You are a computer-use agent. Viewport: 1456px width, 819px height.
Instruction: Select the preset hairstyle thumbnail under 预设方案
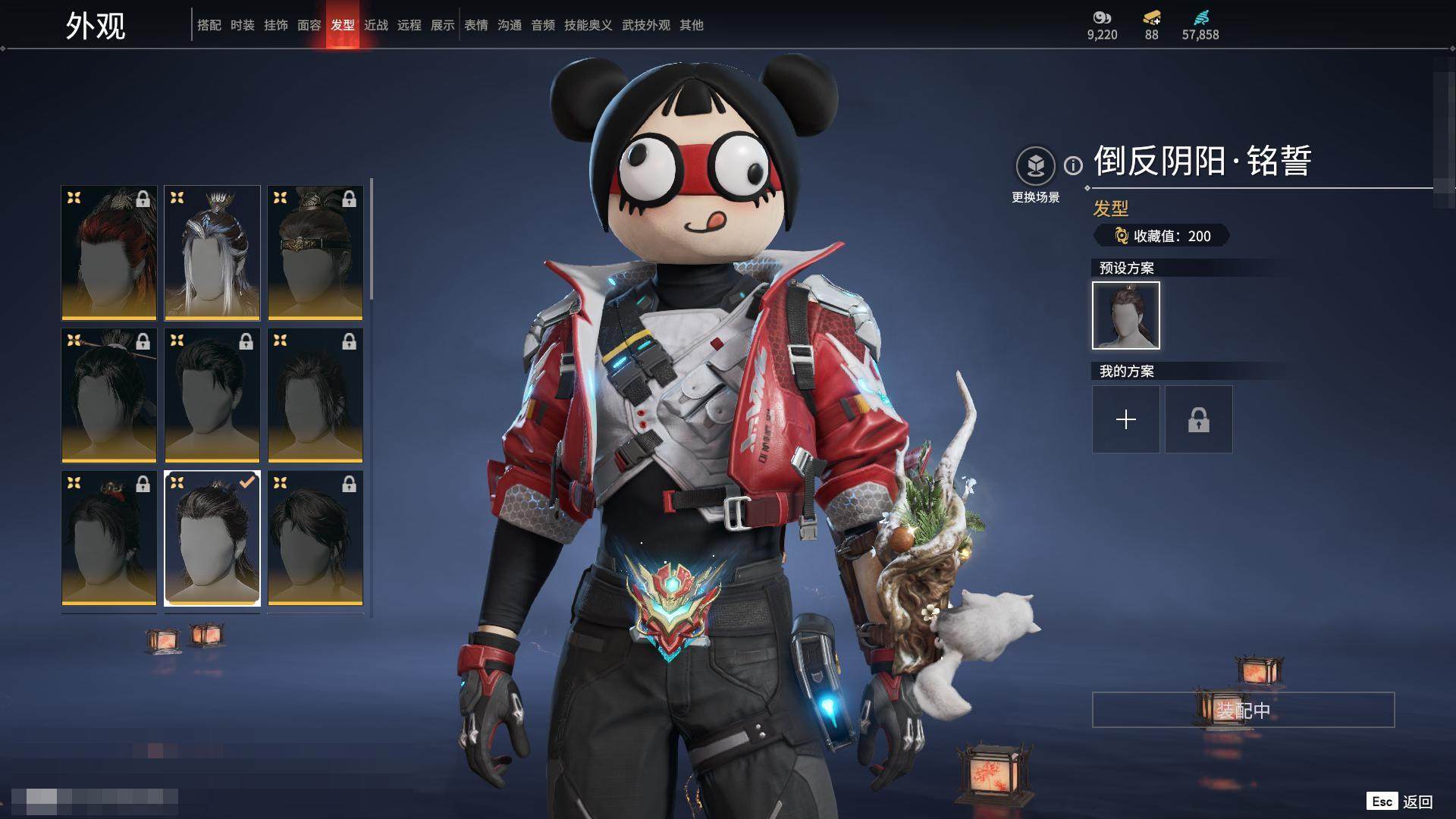pyautogui.click(x=1125, y=315)
